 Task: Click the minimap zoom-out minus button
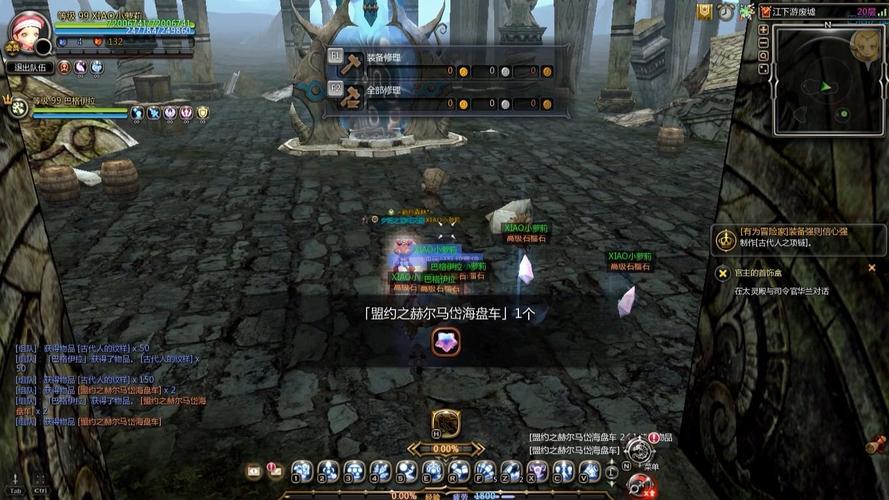click(x=763, y=42)
